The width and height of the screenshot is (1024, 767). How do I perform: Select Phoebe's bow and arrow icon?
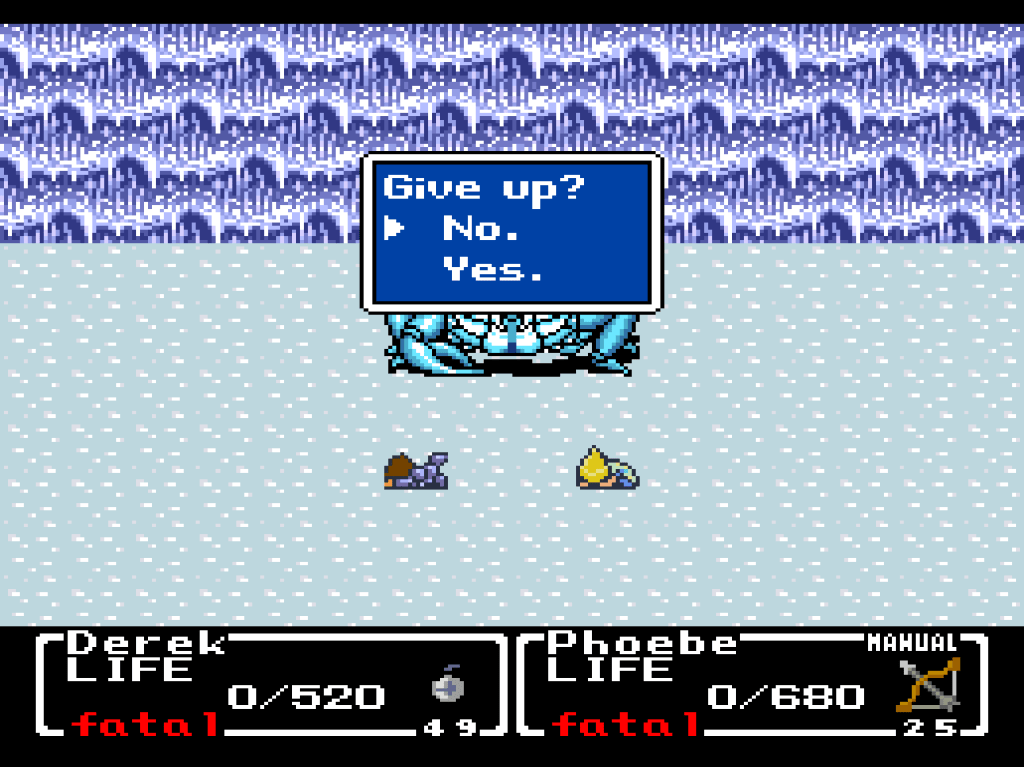pyautogui.click(x=927, y=685)
